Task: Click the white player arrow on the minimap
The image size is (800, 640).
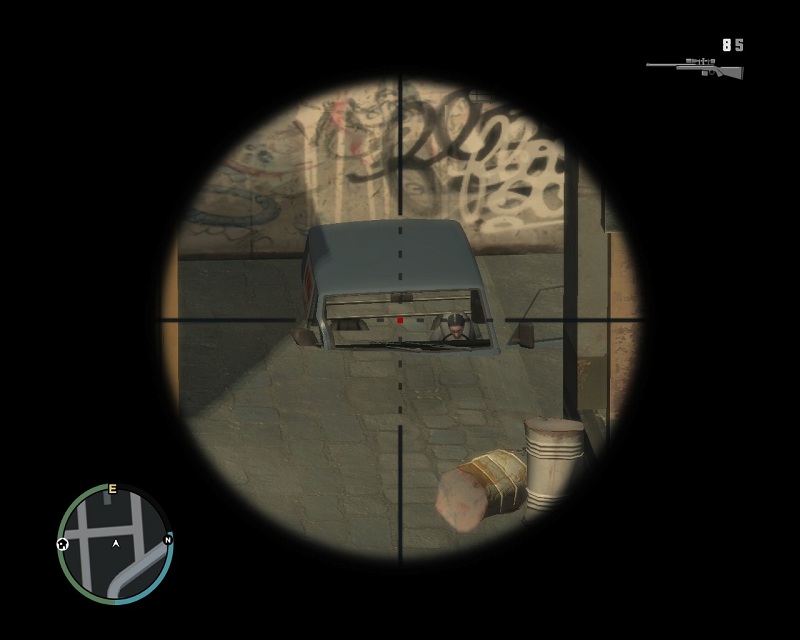Action: [x=116, y=544]
